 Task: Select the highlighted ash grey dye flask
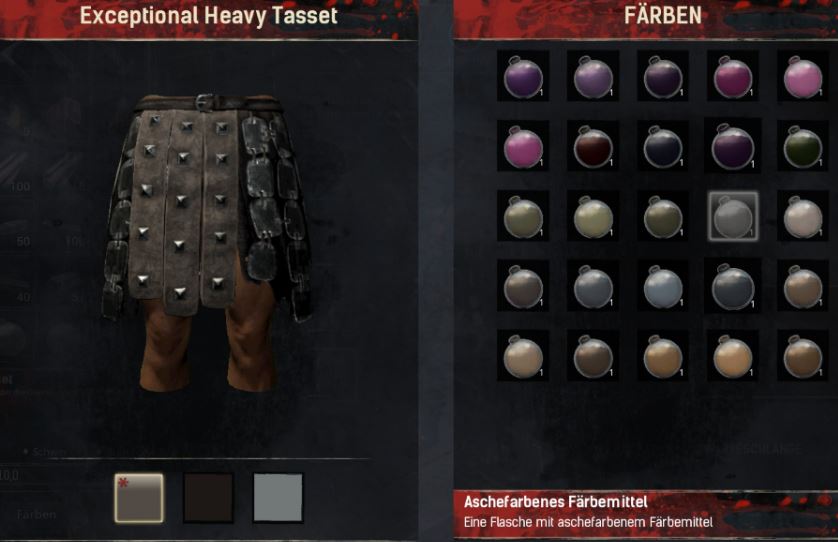733,217
